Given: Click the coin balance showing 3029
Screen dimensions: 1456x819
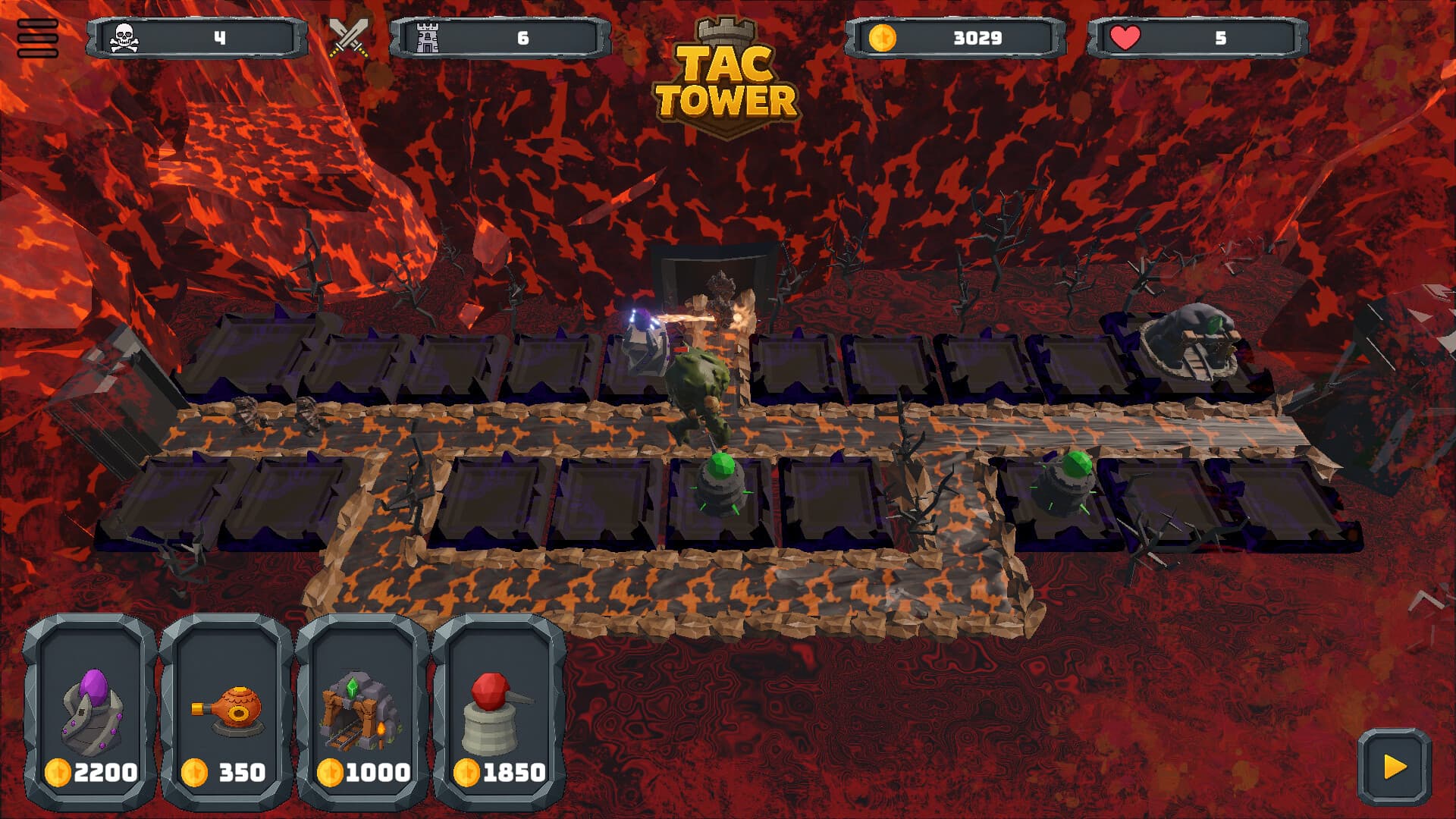Looking at the screenshot, I should click(978, 36).
